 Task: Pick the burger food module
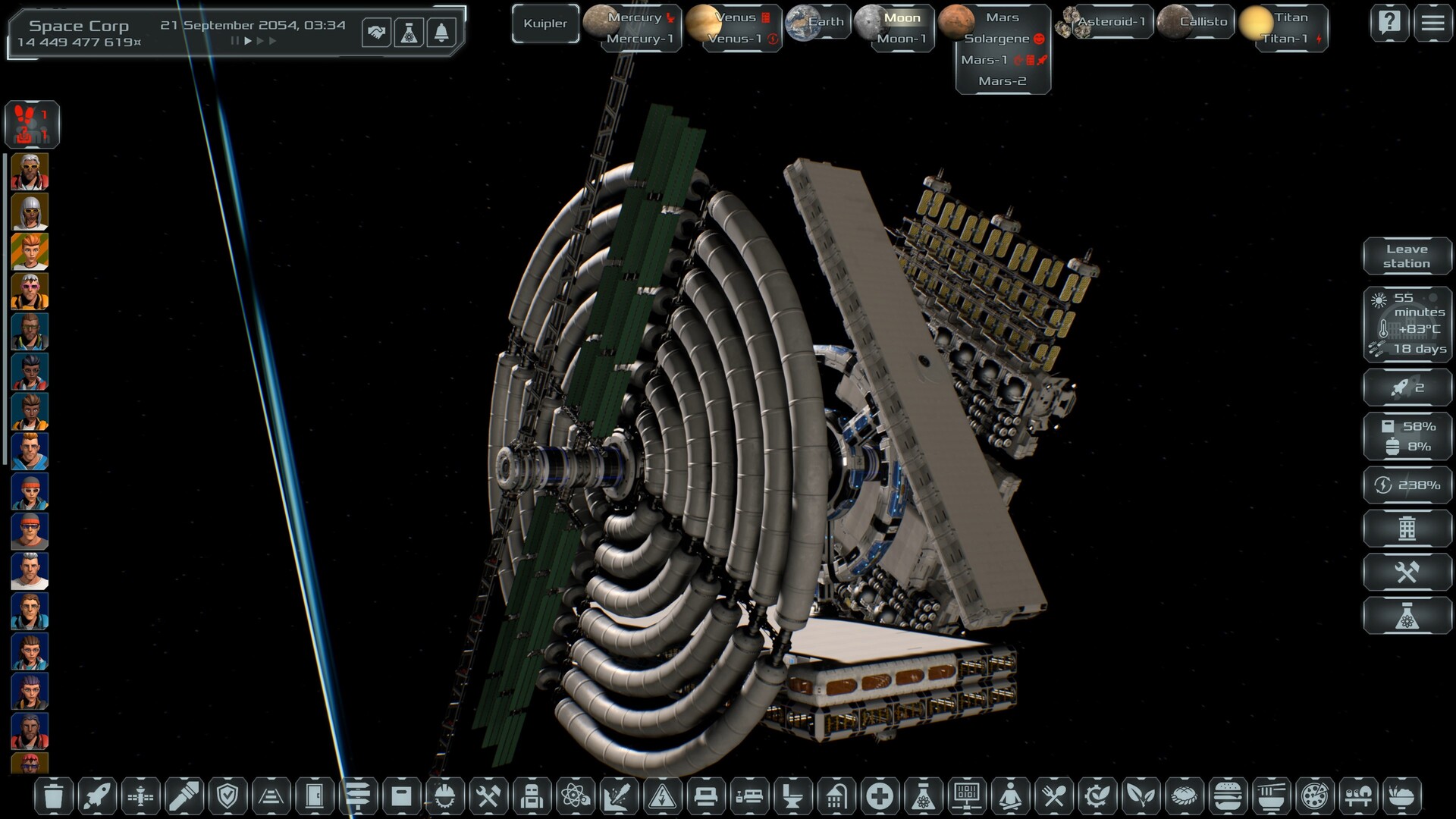tap(1227, 796)
